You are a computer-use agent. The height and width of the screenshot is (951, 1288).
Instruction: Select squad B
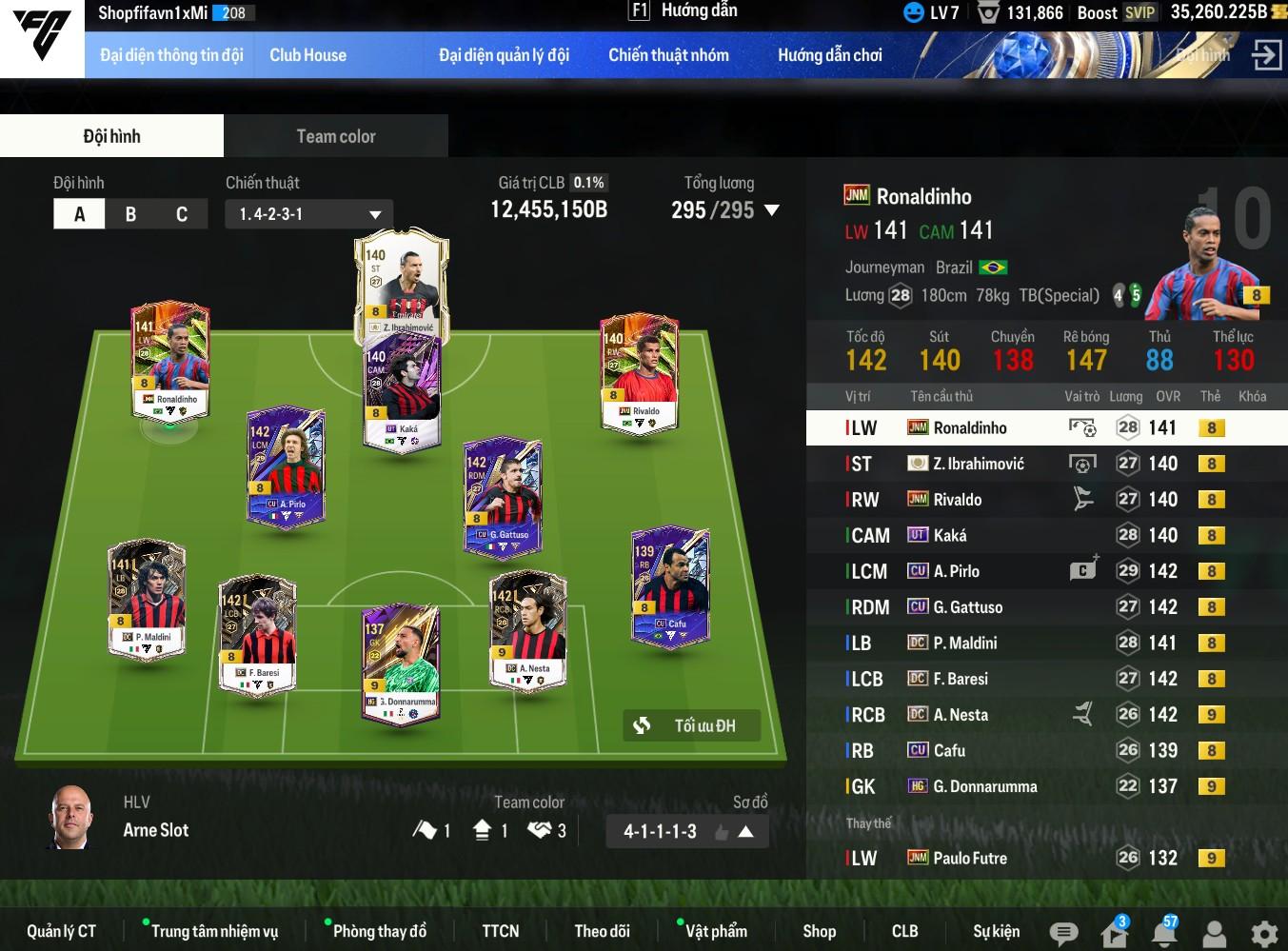130,214
